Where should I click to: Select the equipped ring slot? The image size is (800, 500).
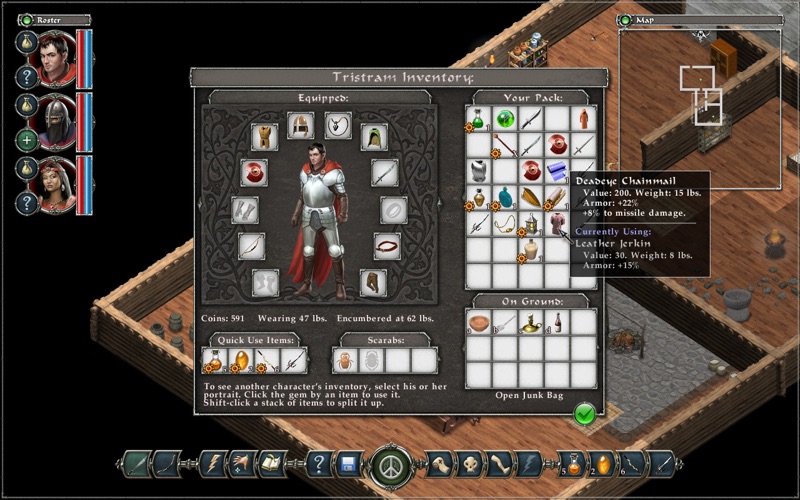[394, 210]
